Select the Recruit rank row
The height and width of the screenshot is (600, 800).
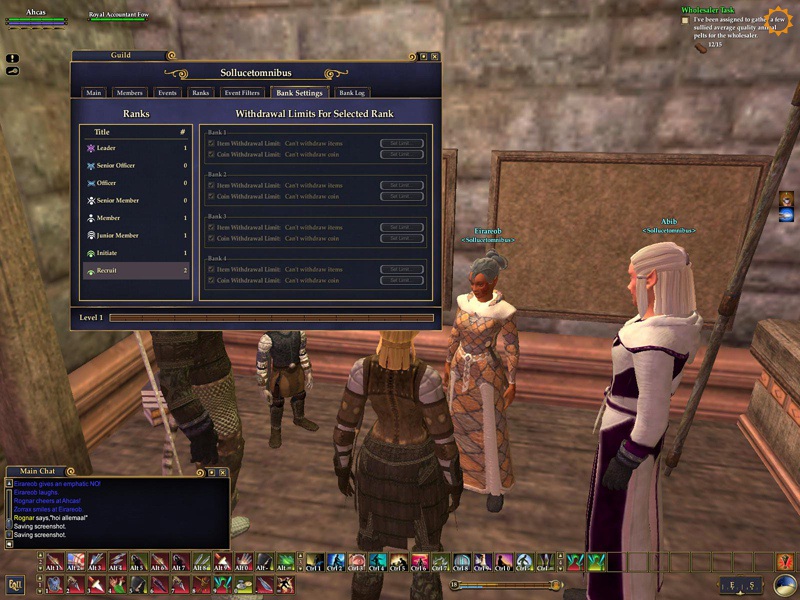(x=135, y=271)
